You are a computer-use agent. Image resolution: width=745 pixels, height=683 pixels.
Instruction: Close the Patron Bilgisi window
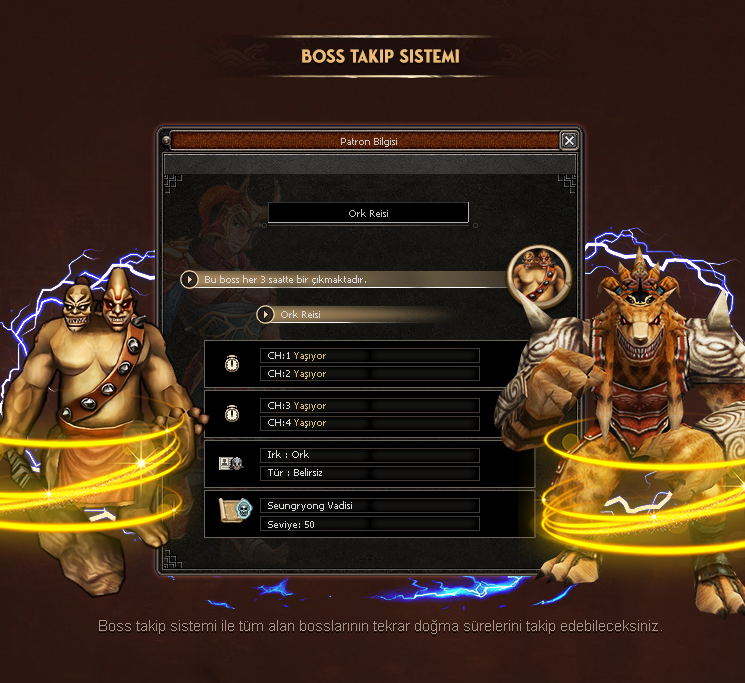pyautogui.click(x=569, y=141)
